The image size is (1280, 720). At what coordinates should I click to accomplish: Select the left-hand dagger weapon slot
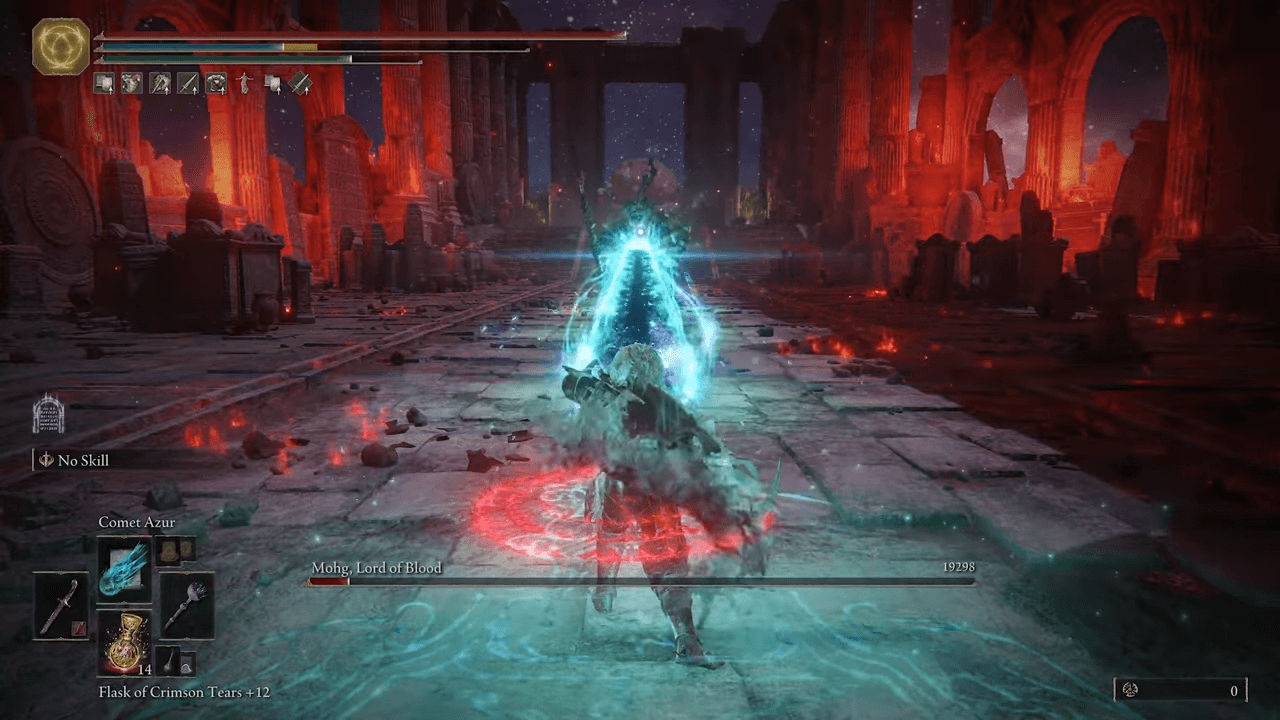(x=59, y=605)
